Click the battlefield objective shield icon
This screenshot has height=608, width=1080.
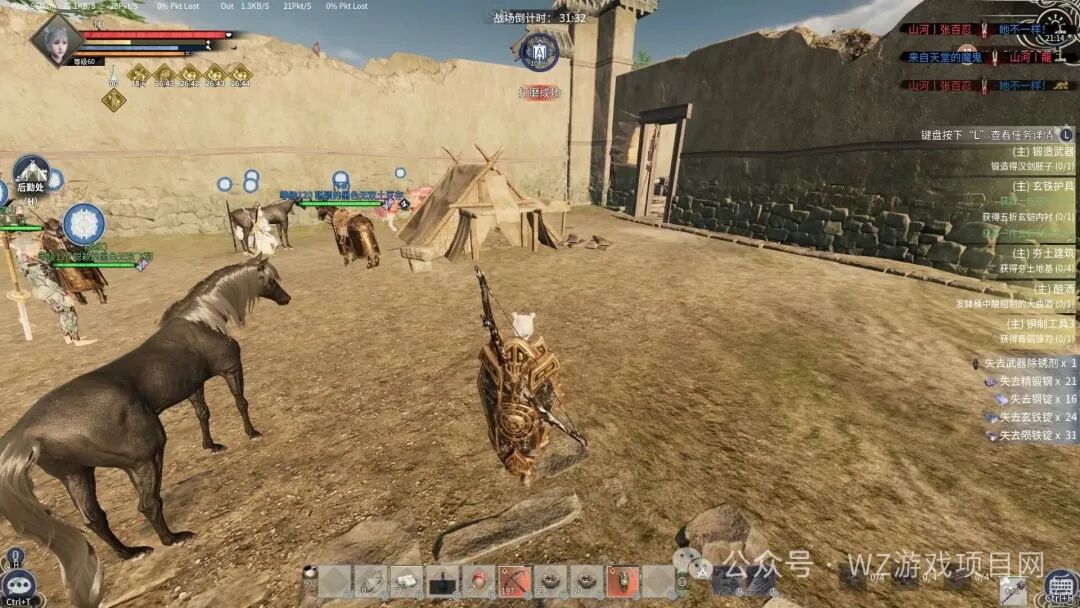pos(539,52)
